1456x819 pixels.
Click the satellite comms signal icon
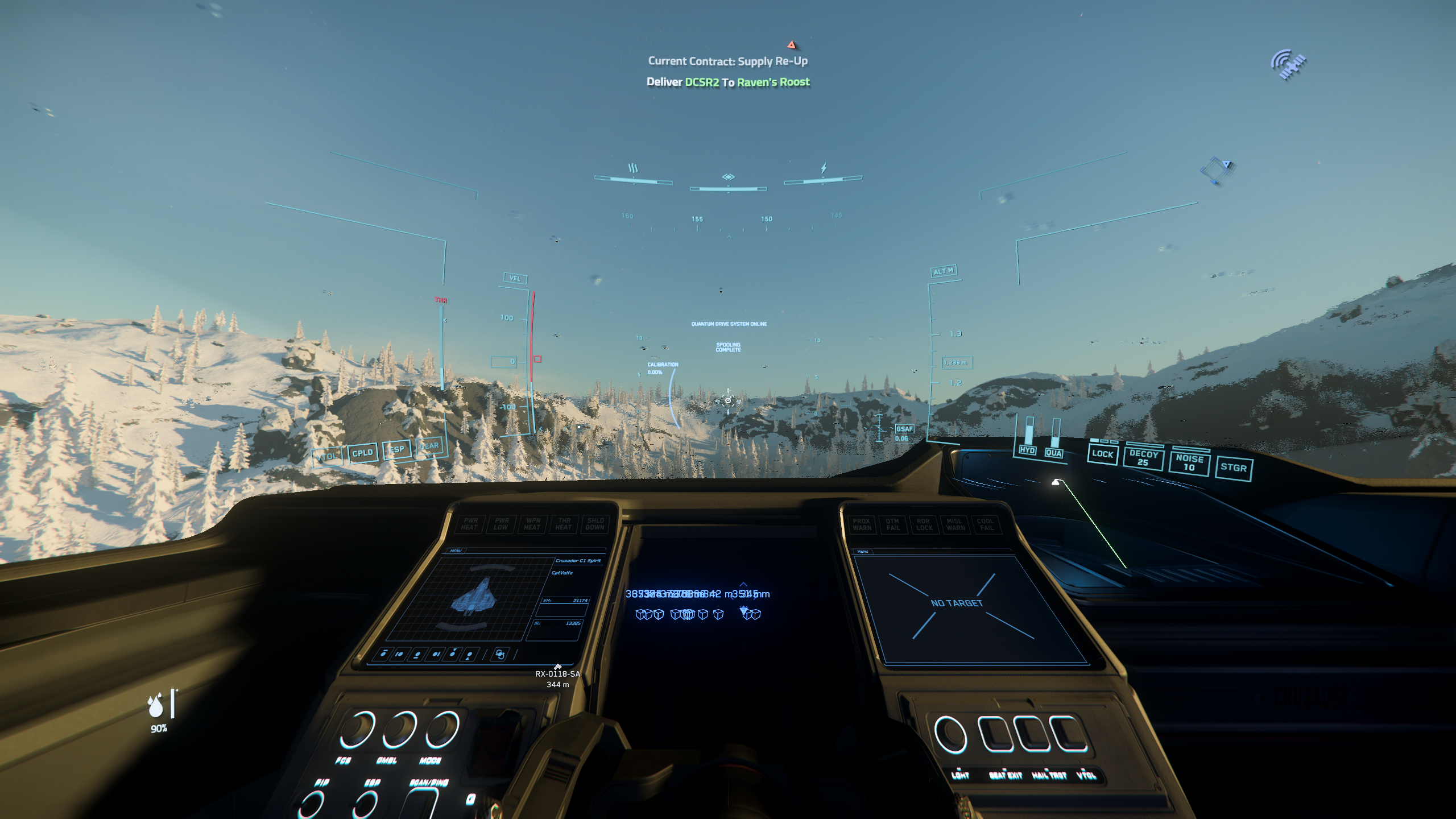click(1288, 64)
